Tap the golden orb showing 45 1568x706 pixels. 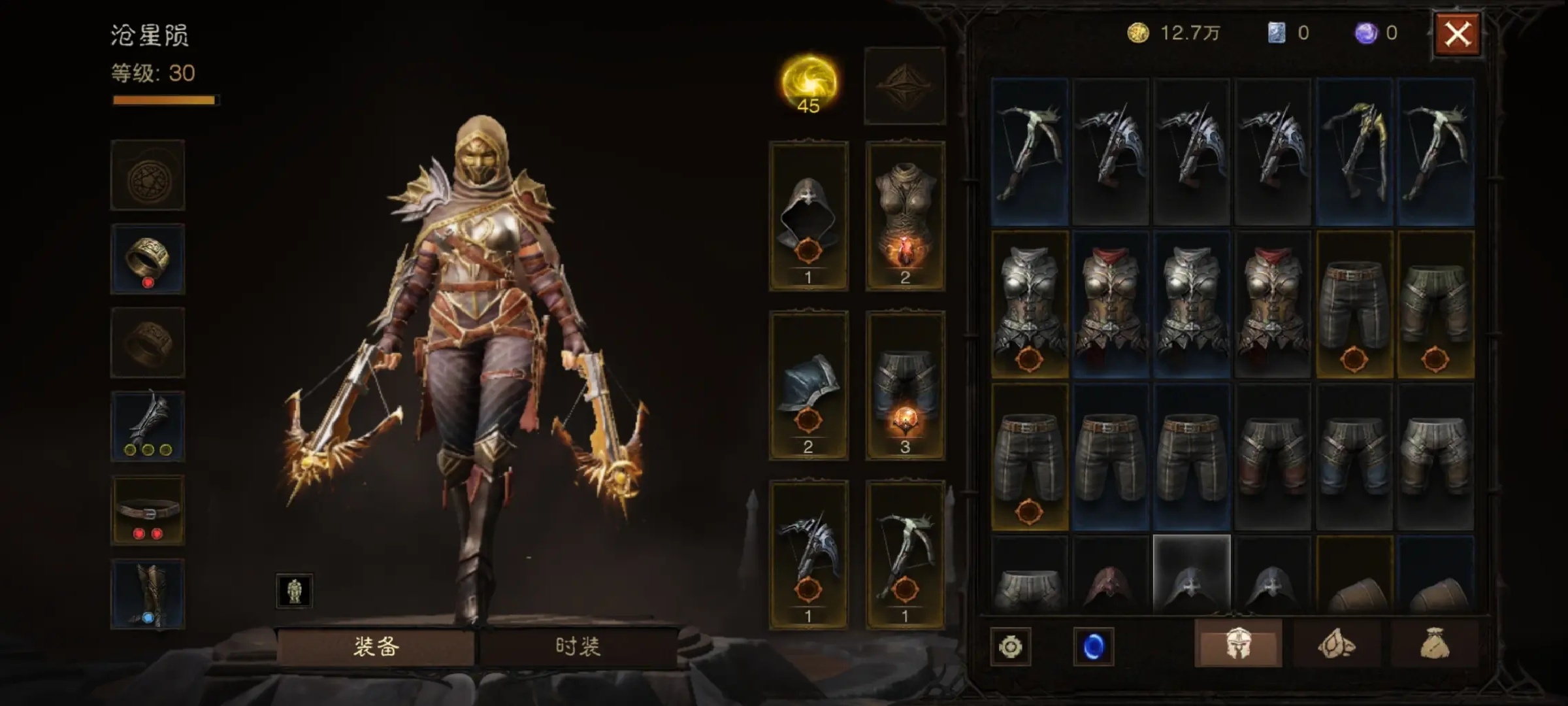tap(809, 85)
